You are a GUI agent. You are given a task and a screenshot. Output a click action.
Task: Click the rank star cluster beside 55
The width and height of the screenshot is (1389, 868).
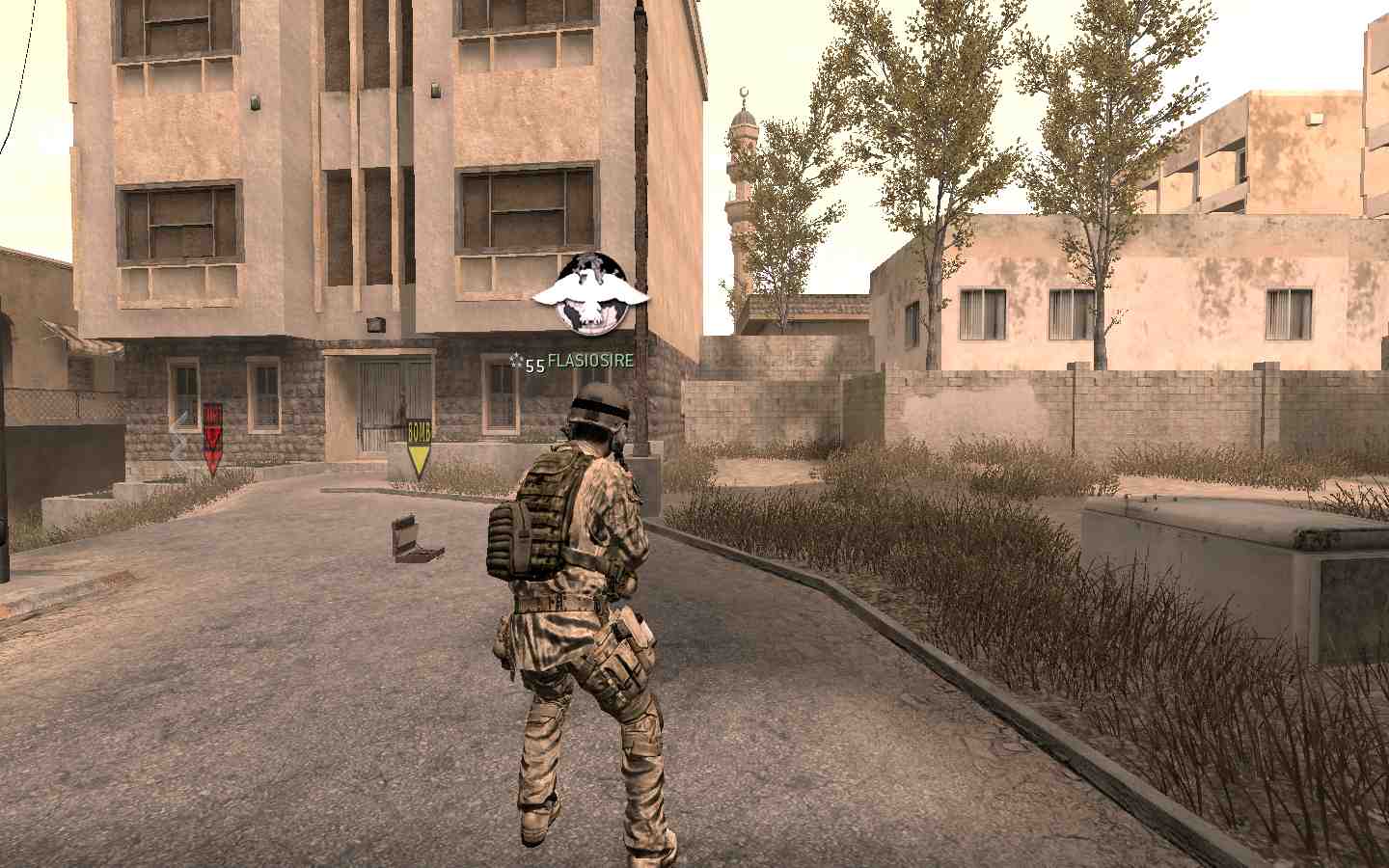tap(514, 360)
